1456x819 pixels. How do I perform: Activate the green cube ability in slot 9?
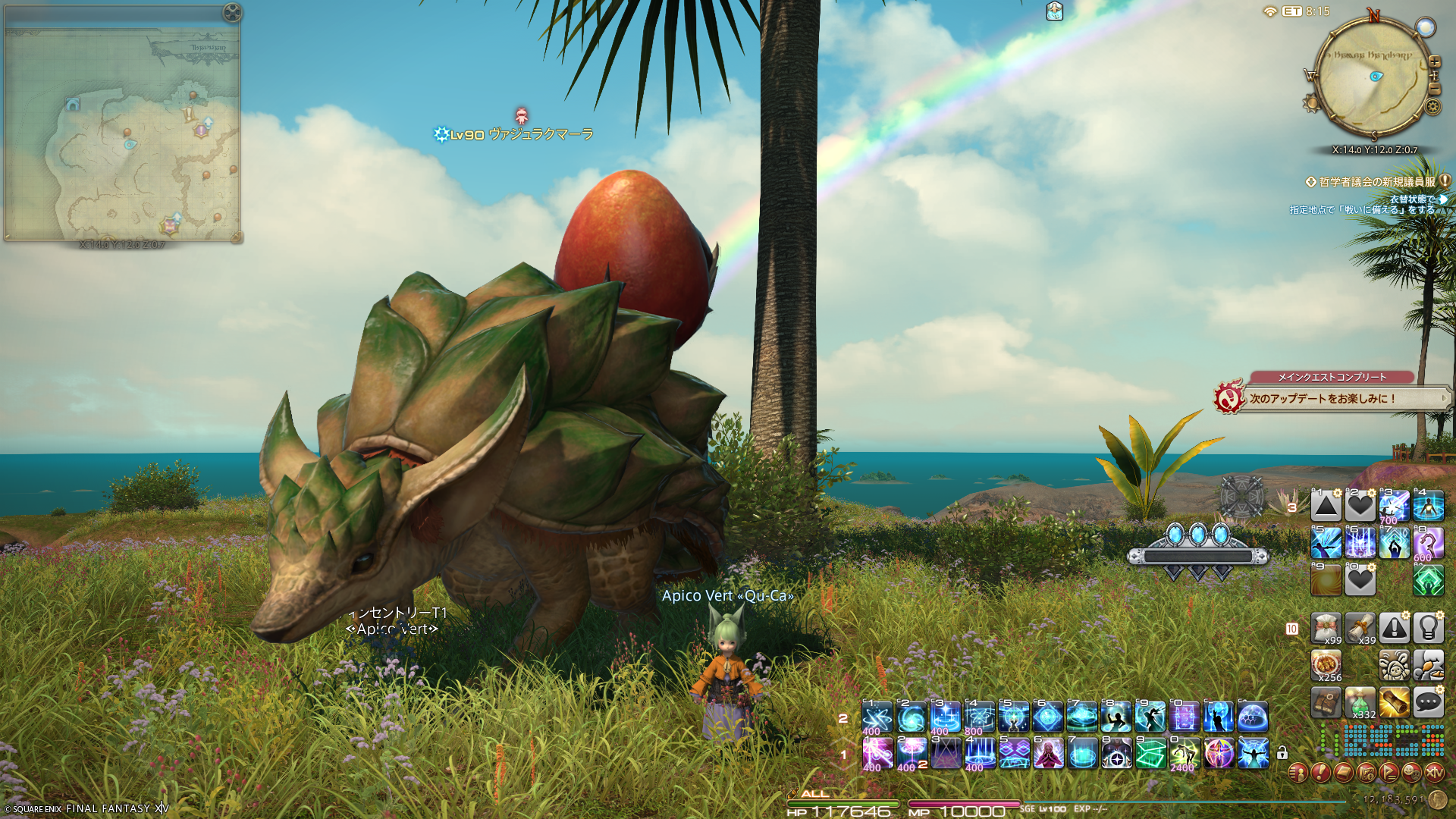(1150, 754)
